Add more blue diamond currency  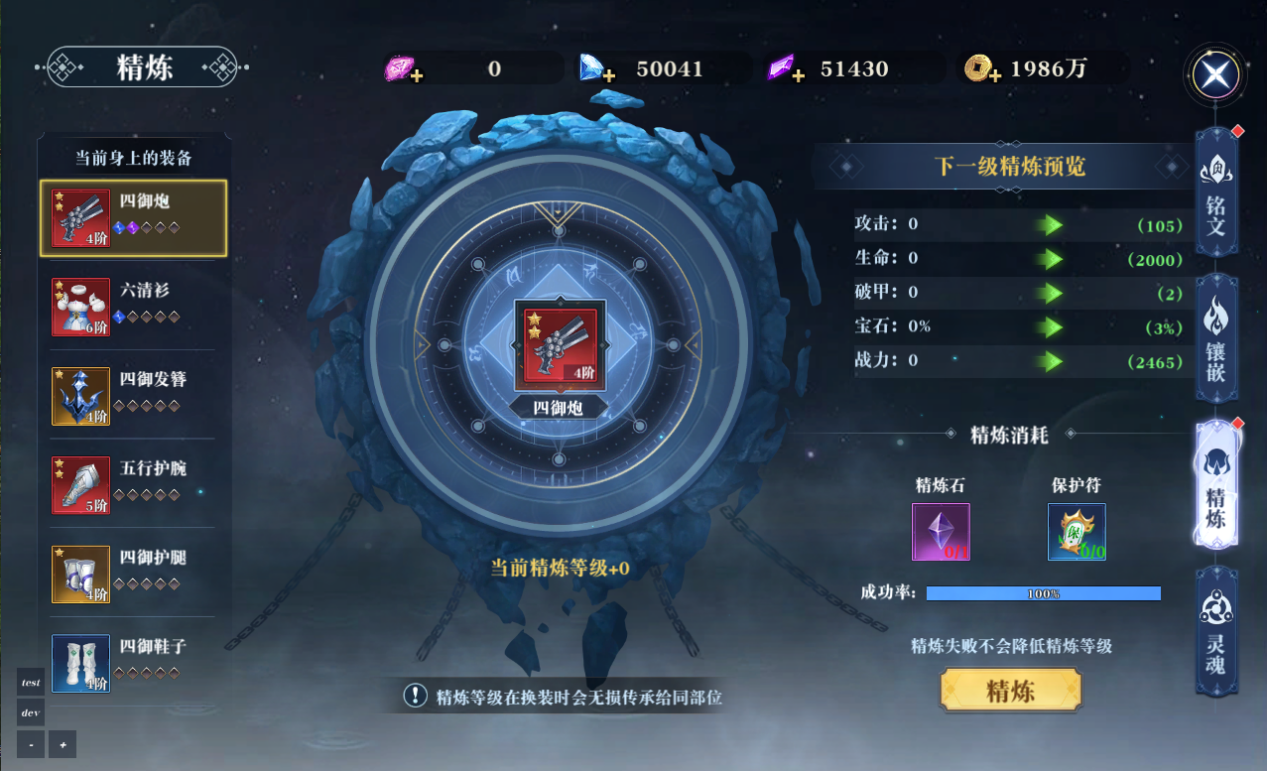608,76
